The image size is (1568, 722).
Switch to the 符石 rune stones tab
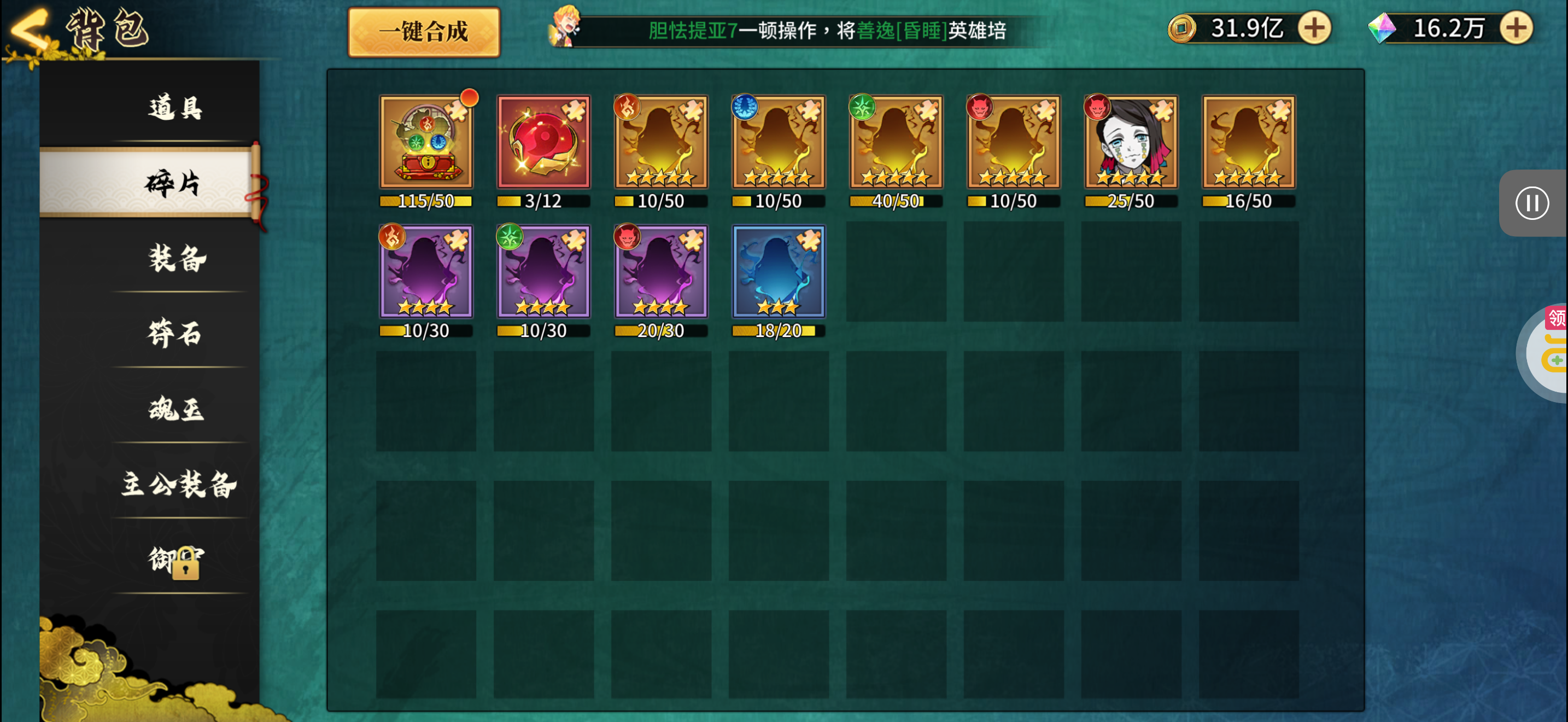tap(175, 333)
